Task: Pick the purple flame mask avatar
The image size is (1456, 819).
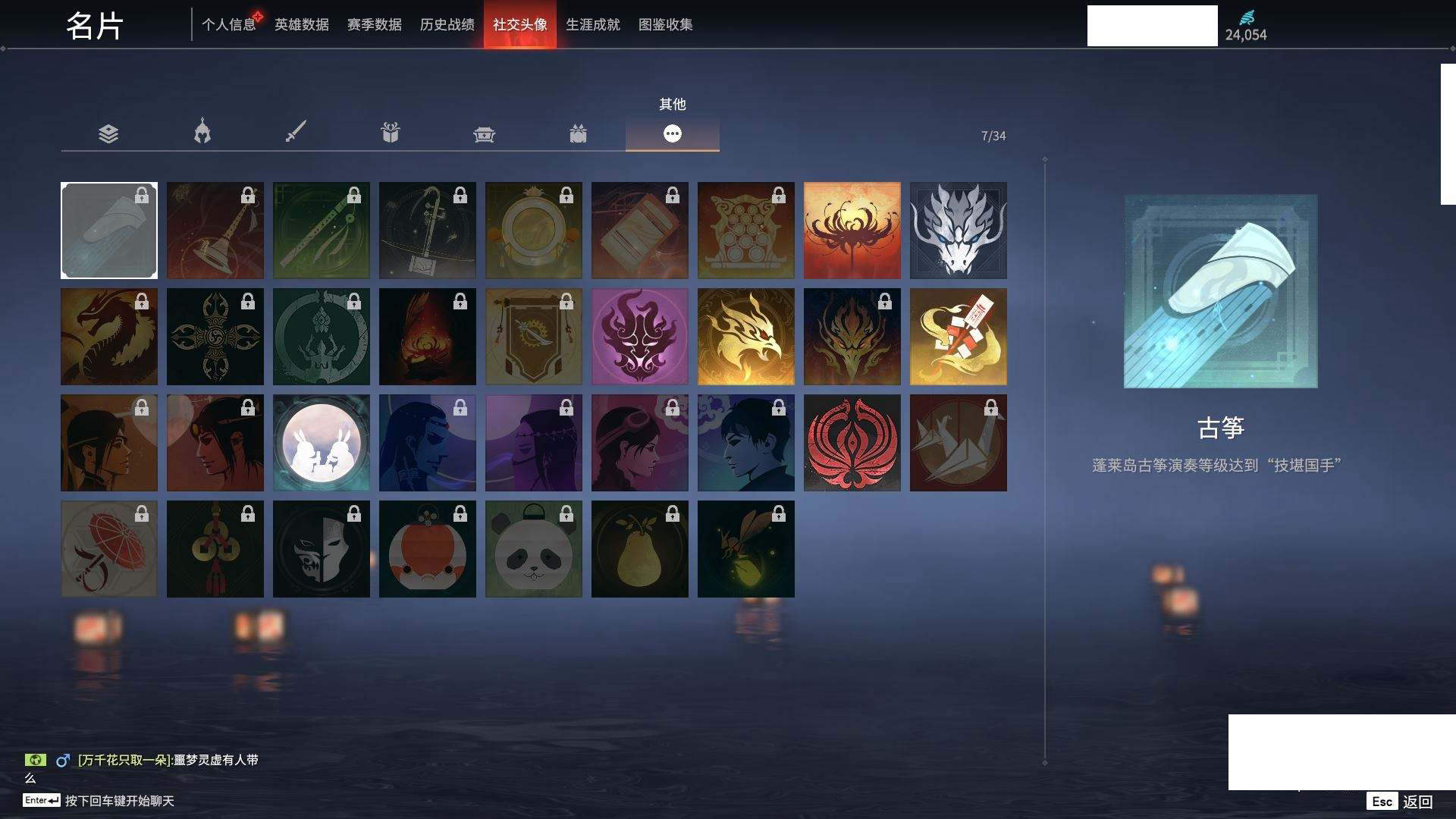Action: [639, 337]
